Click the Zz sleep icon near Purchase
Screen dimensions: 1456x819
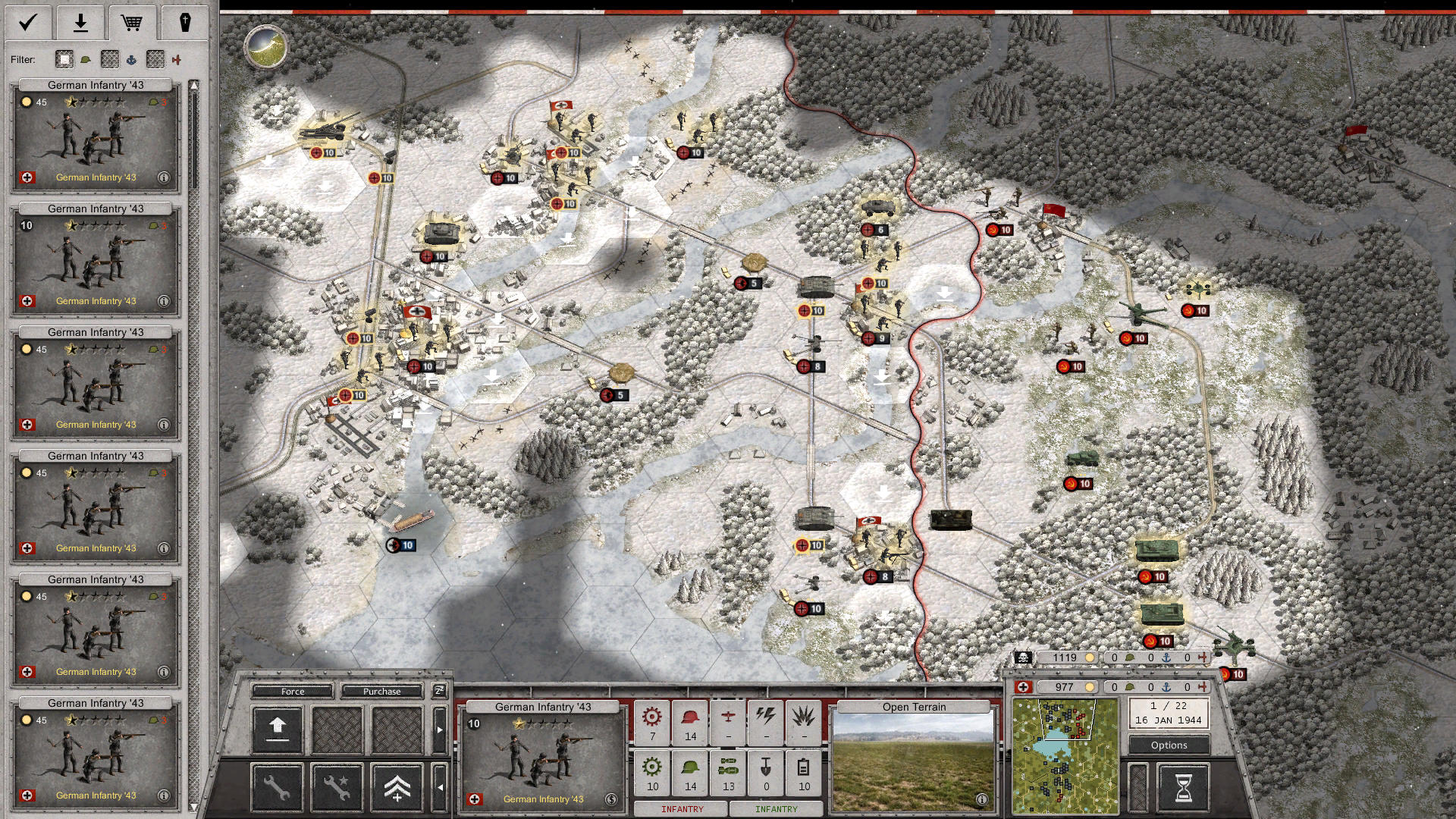tap(439, 692)
